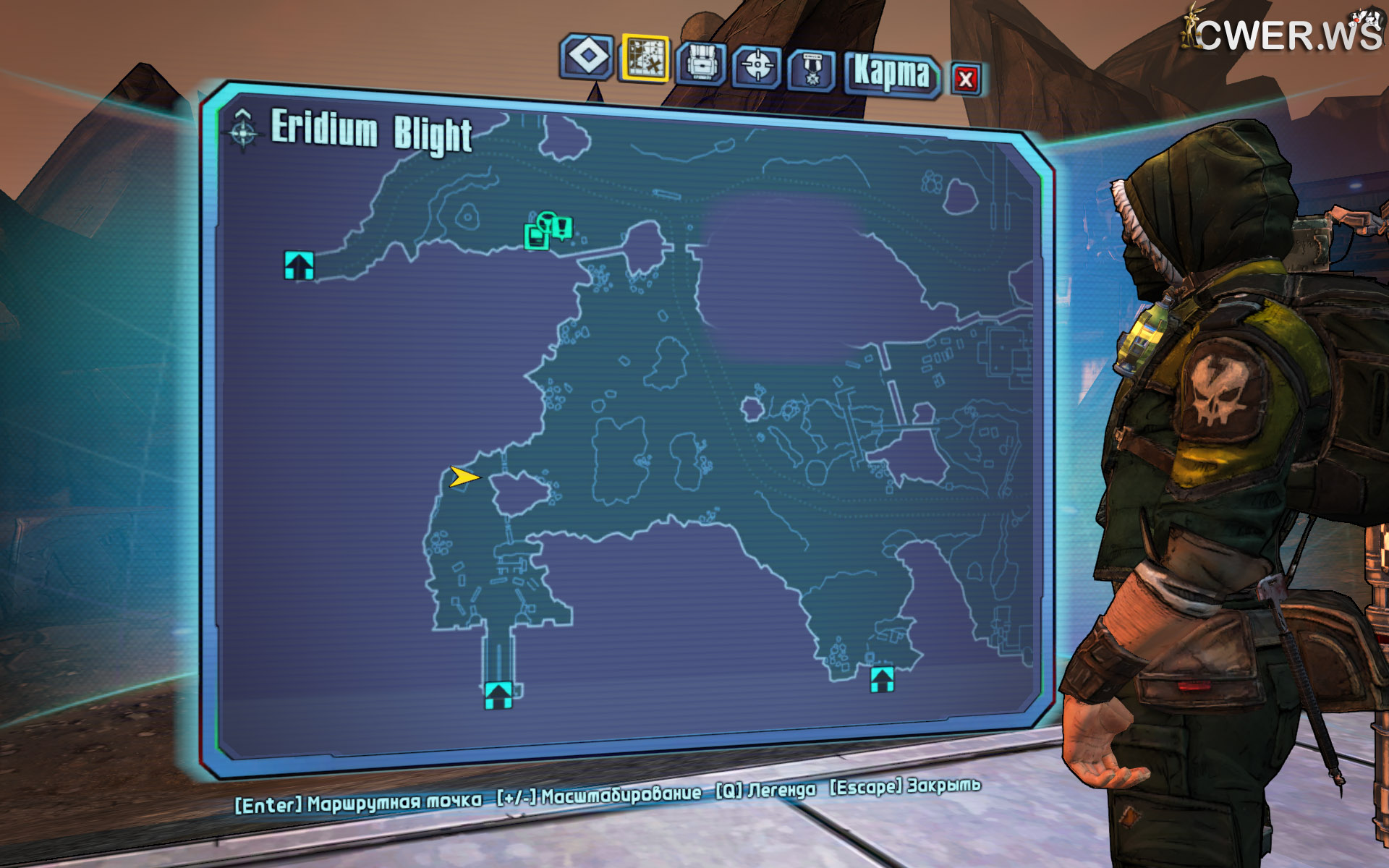Click the exclamation mission marker on the map
This screenshot has height=868, width=1389.
tap(562, 227)
